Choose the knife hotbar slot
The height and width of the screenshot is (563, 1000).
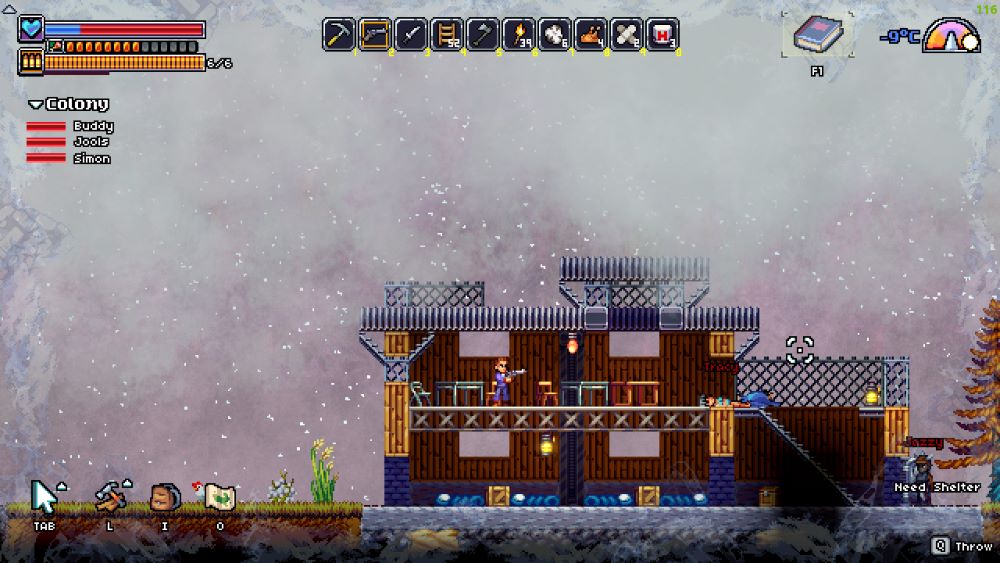pyautogui.click(x=411, y=34)
